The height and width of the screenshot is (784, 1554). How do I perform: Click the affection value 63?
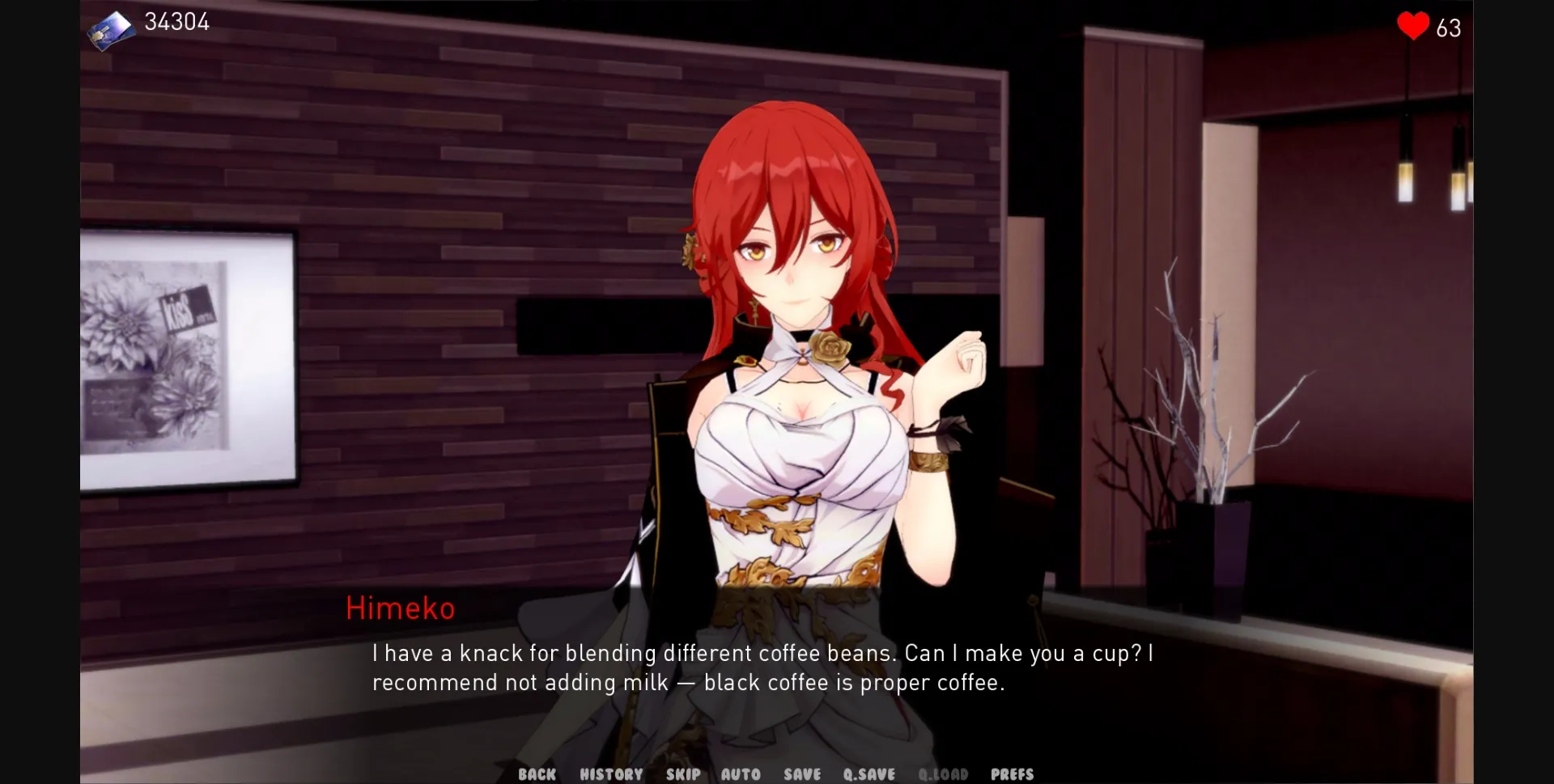click(x=1448, y=28)
